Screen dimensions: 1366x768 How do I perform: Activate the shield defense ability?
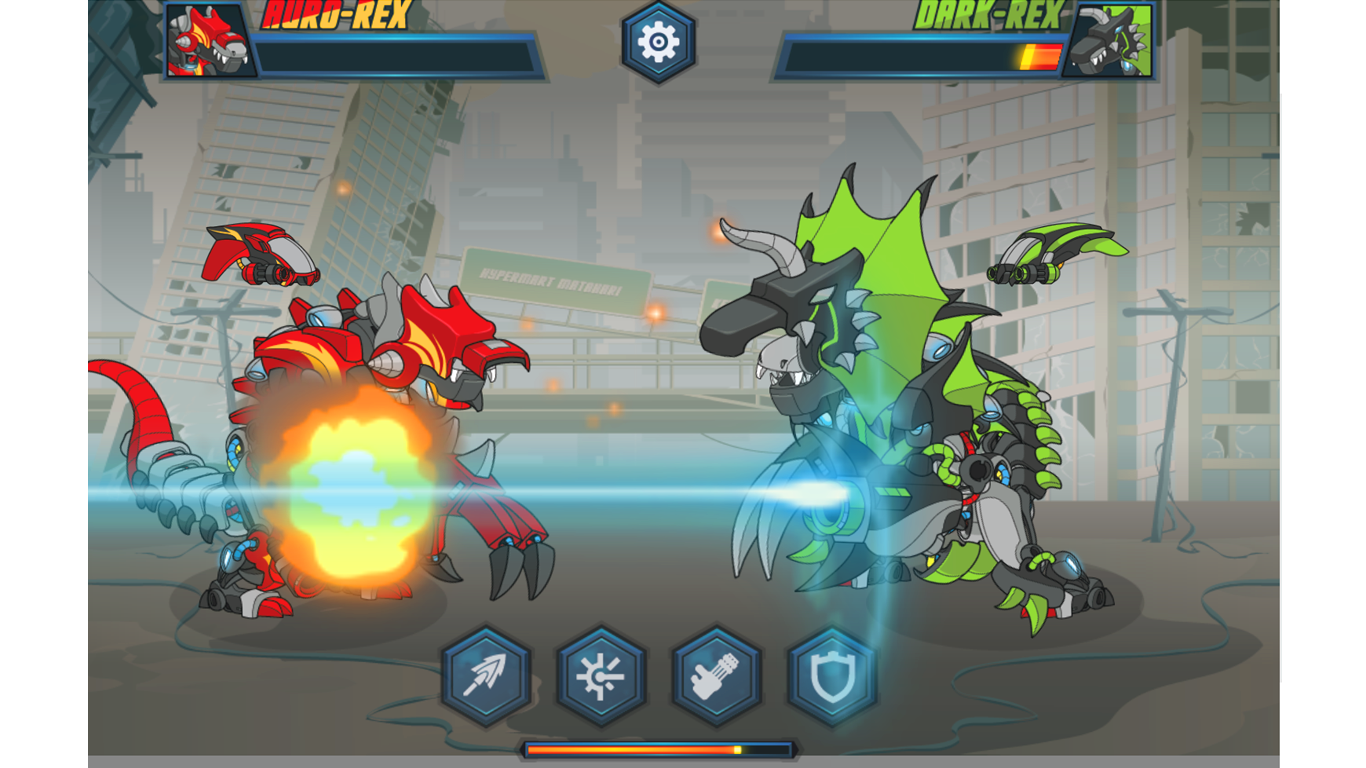[x=832, y=677]
